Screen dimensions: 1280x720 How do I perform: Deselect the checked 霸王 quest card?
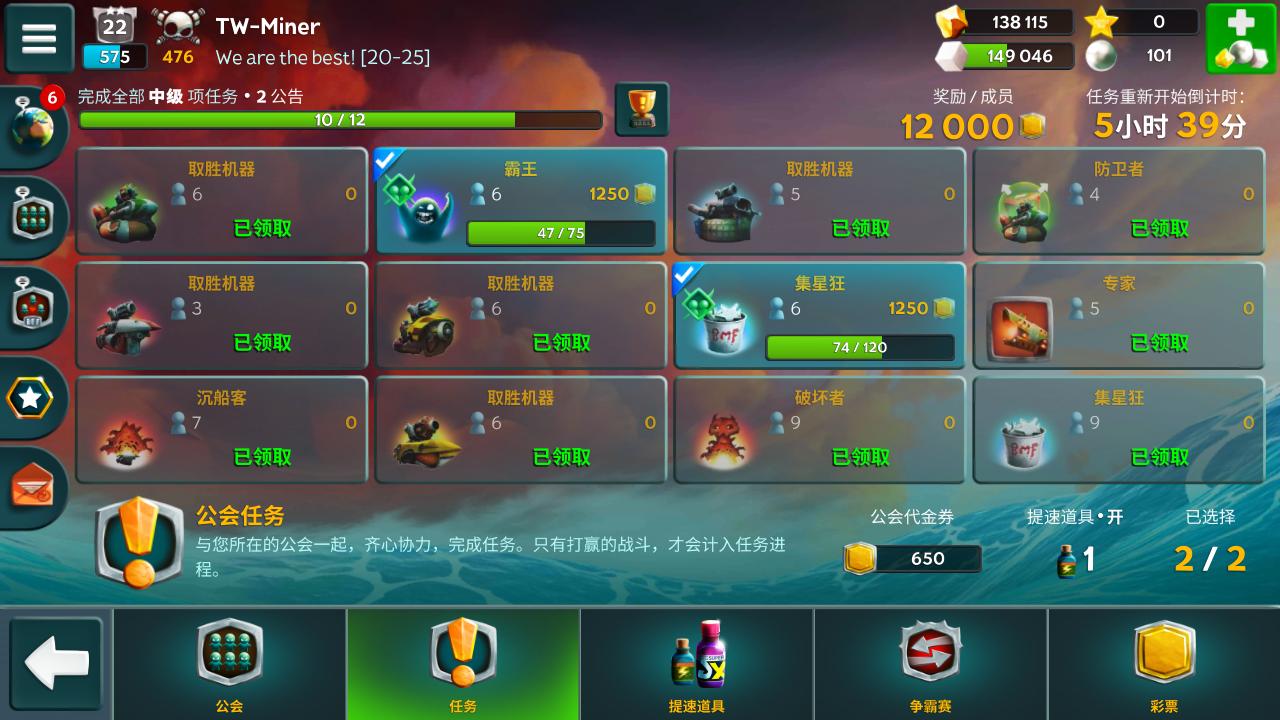coord(520,200)
